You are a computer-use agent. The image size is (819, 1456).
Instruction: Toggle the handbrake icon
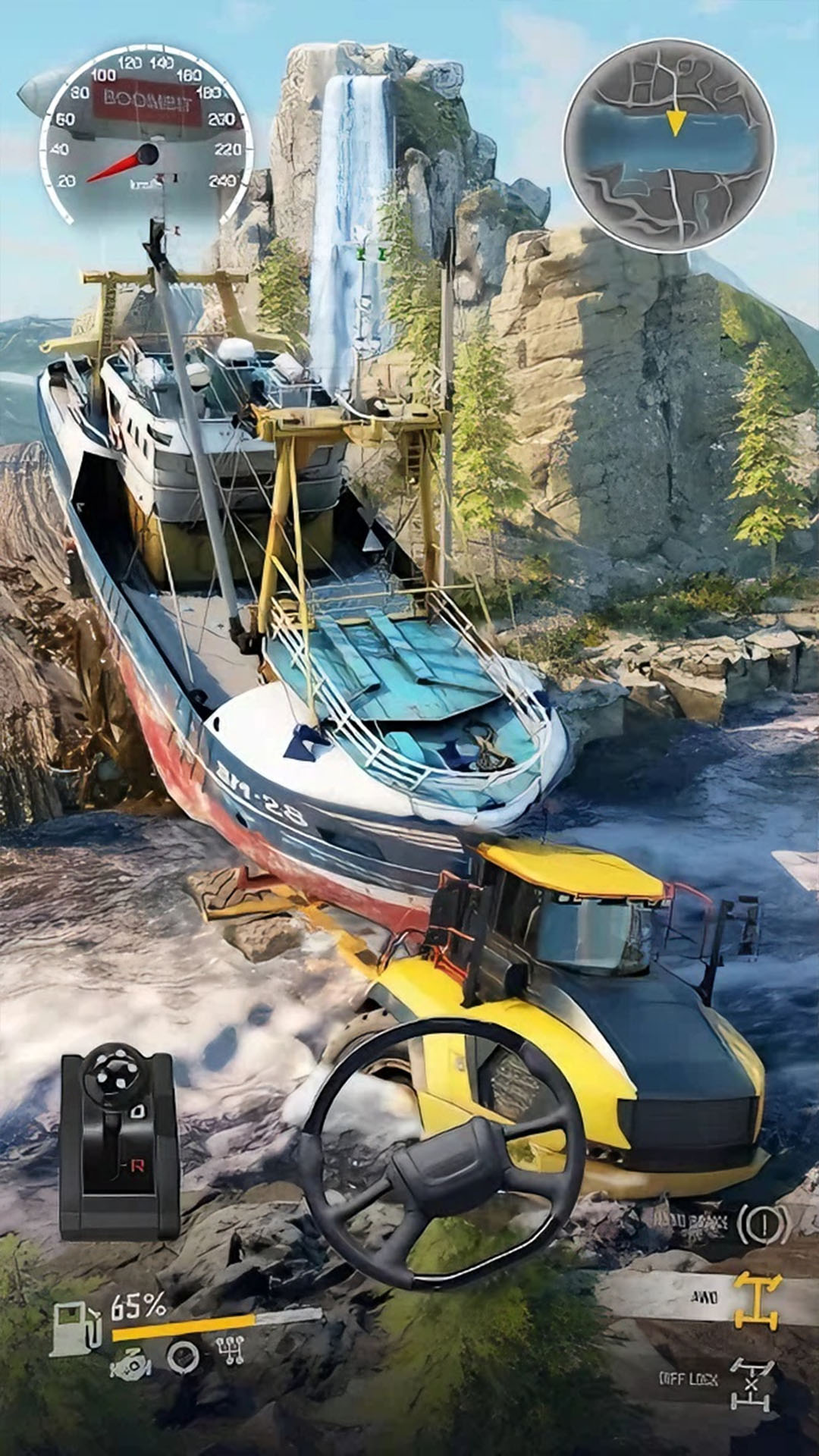[x=763, y=1222]
